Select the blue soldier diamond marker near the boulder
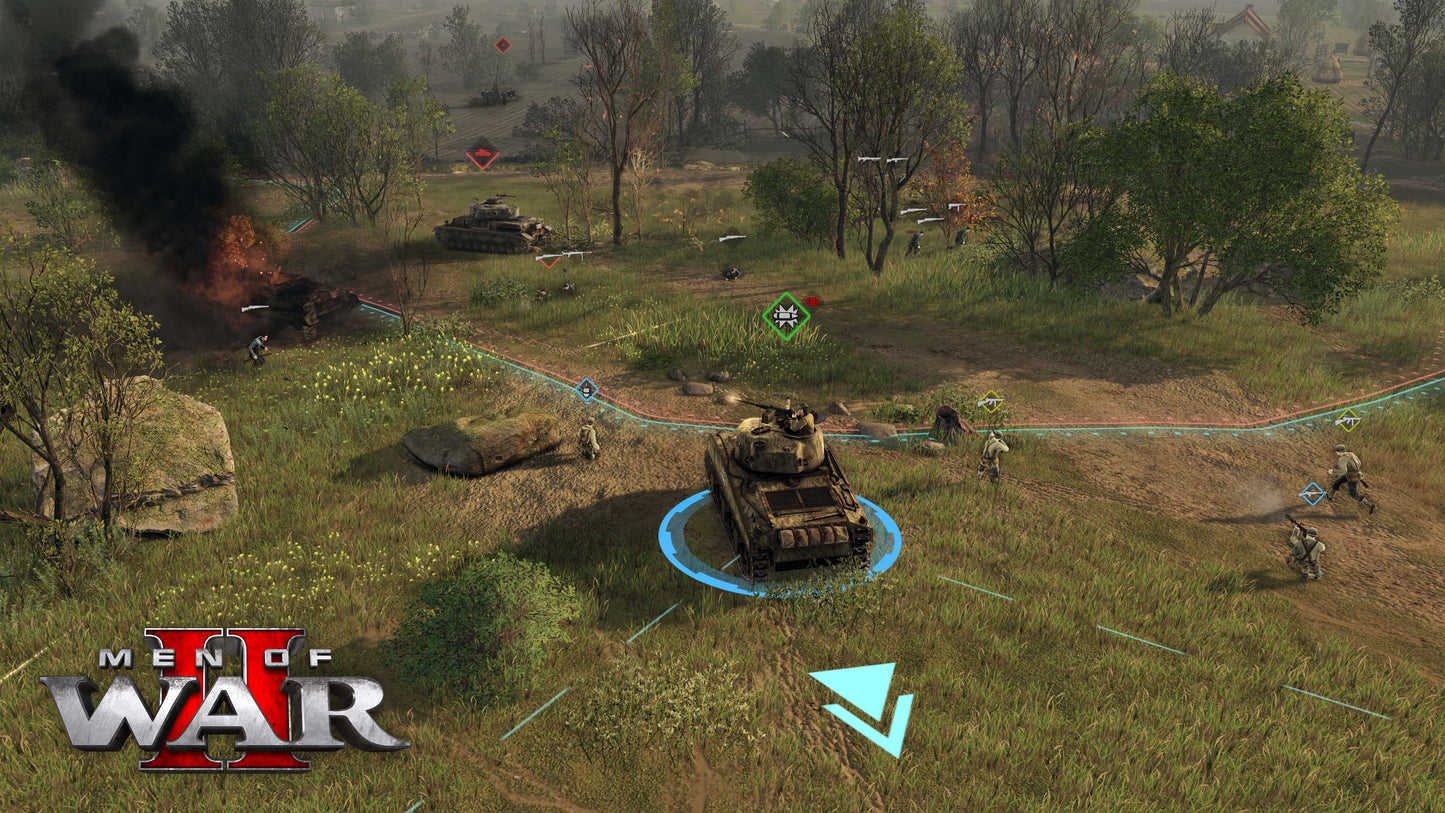This screenshot has width=1445, height=813. click(x=585, y=387)
